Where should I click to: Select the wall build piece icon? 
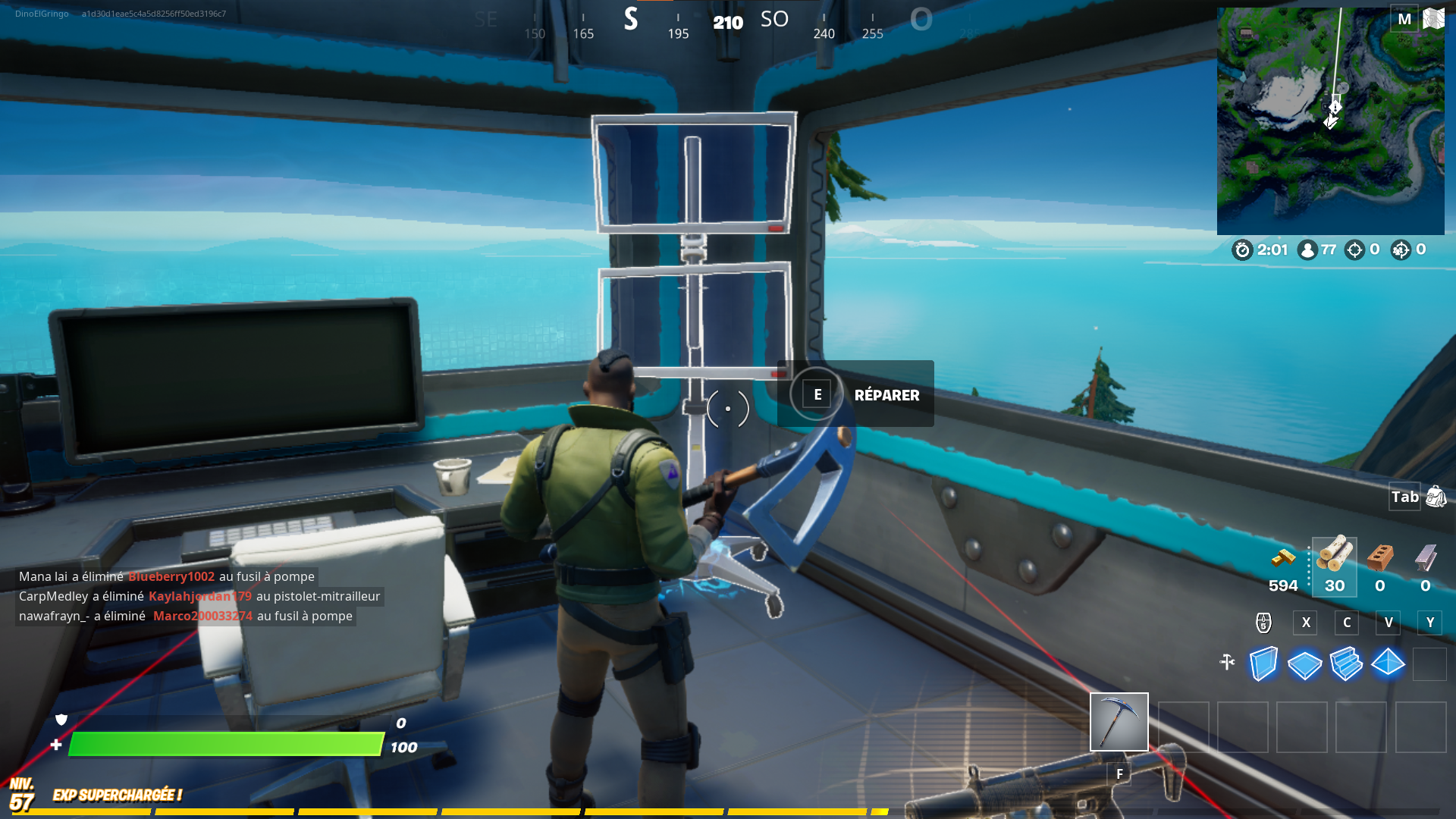tap(1263, 664)
